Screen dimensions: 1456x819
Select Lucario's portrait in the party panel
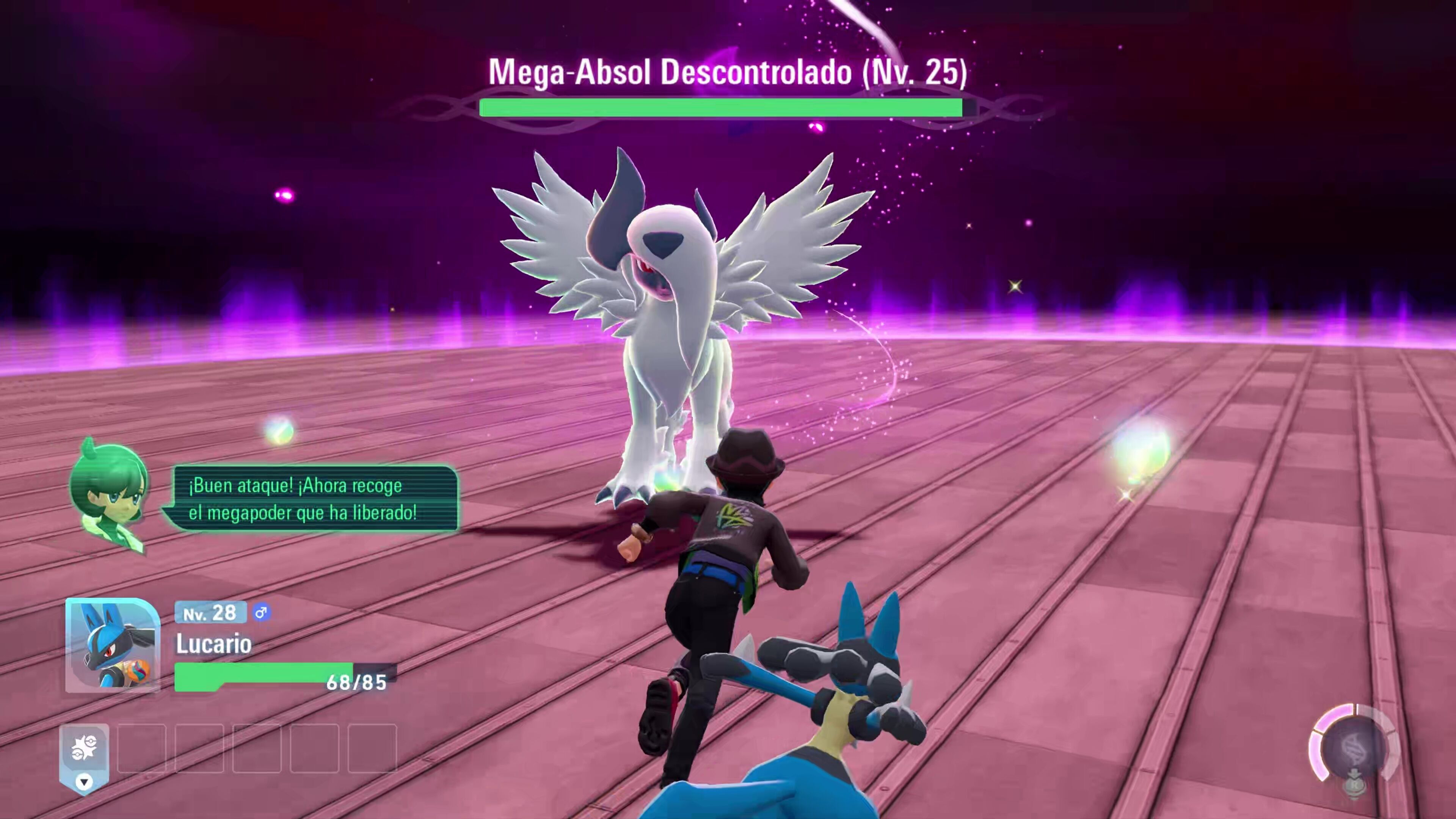tap(113, 645)
